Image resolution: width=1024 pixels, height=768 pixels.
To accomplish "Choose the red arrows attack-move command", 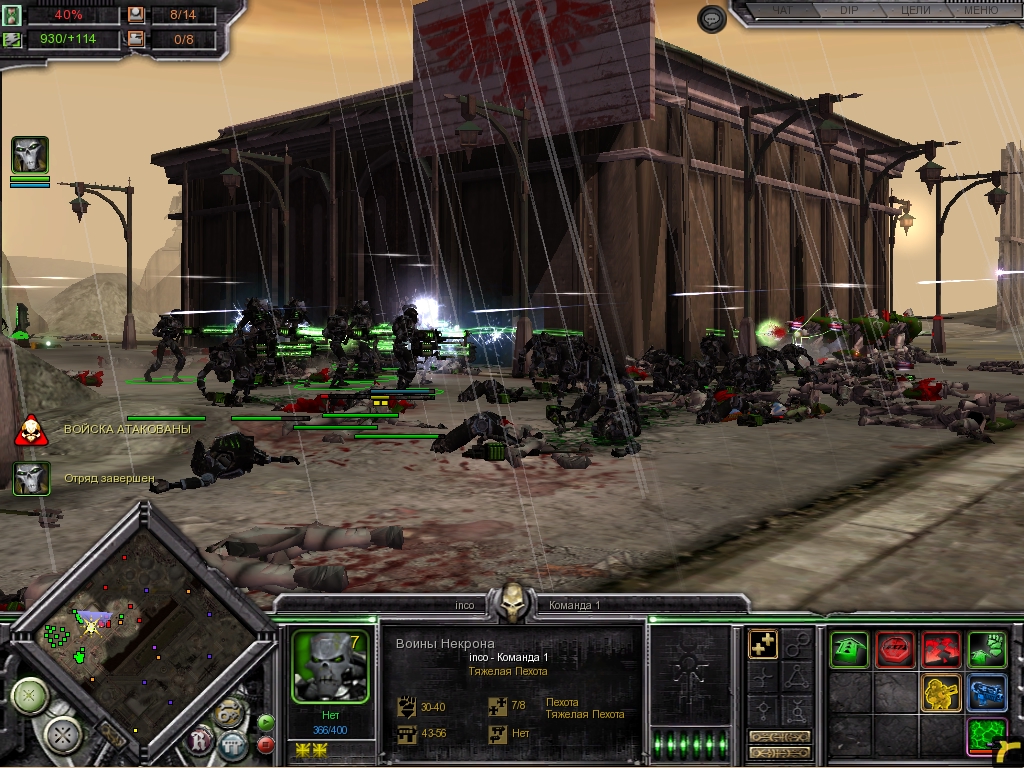I will [x=941, y=650].
